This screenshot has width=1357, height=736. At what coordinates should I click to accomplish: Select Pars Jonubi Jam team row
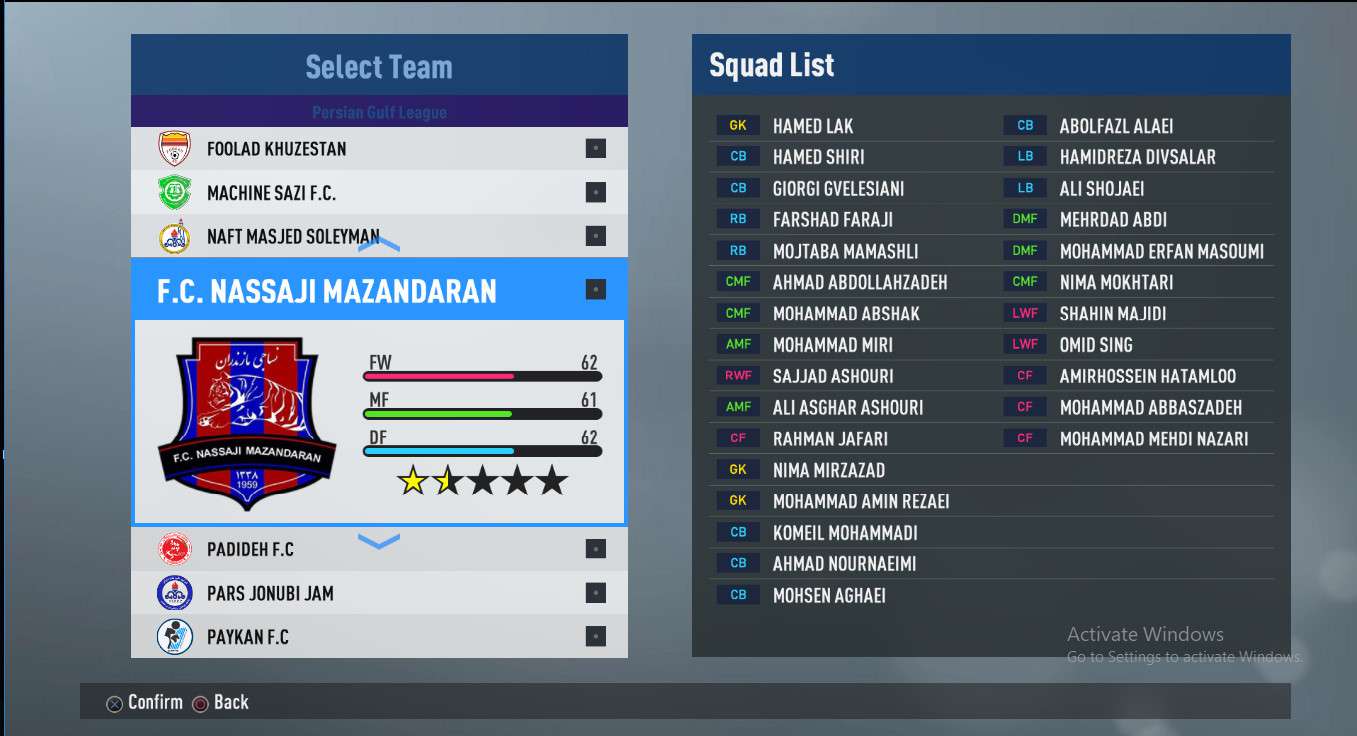coord(270,593)
